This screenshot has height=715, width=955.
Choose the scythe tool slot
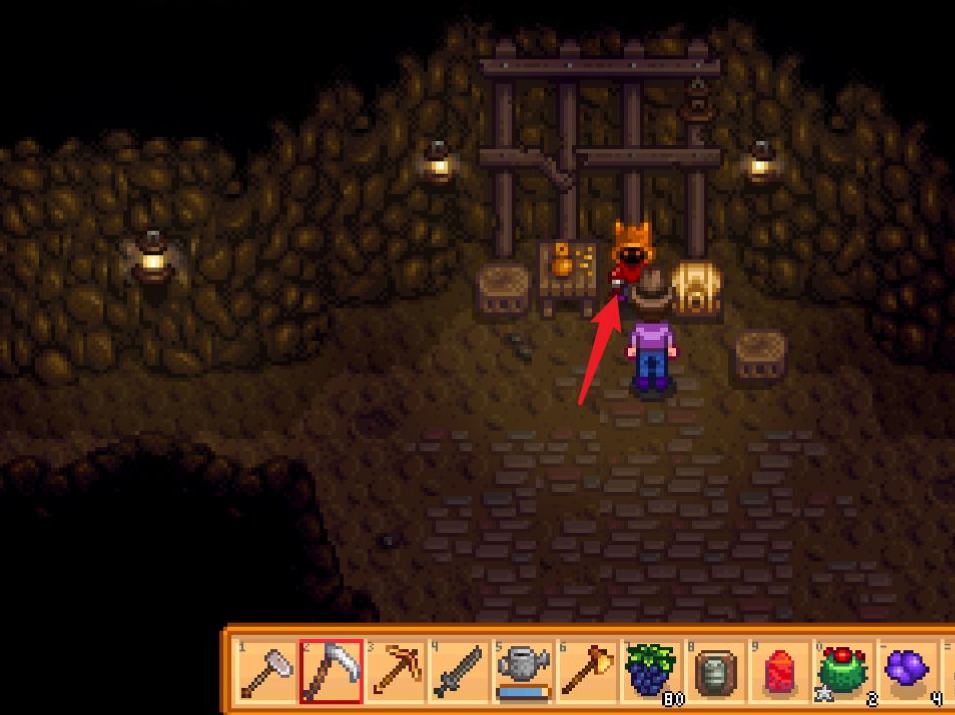[331, 670]
